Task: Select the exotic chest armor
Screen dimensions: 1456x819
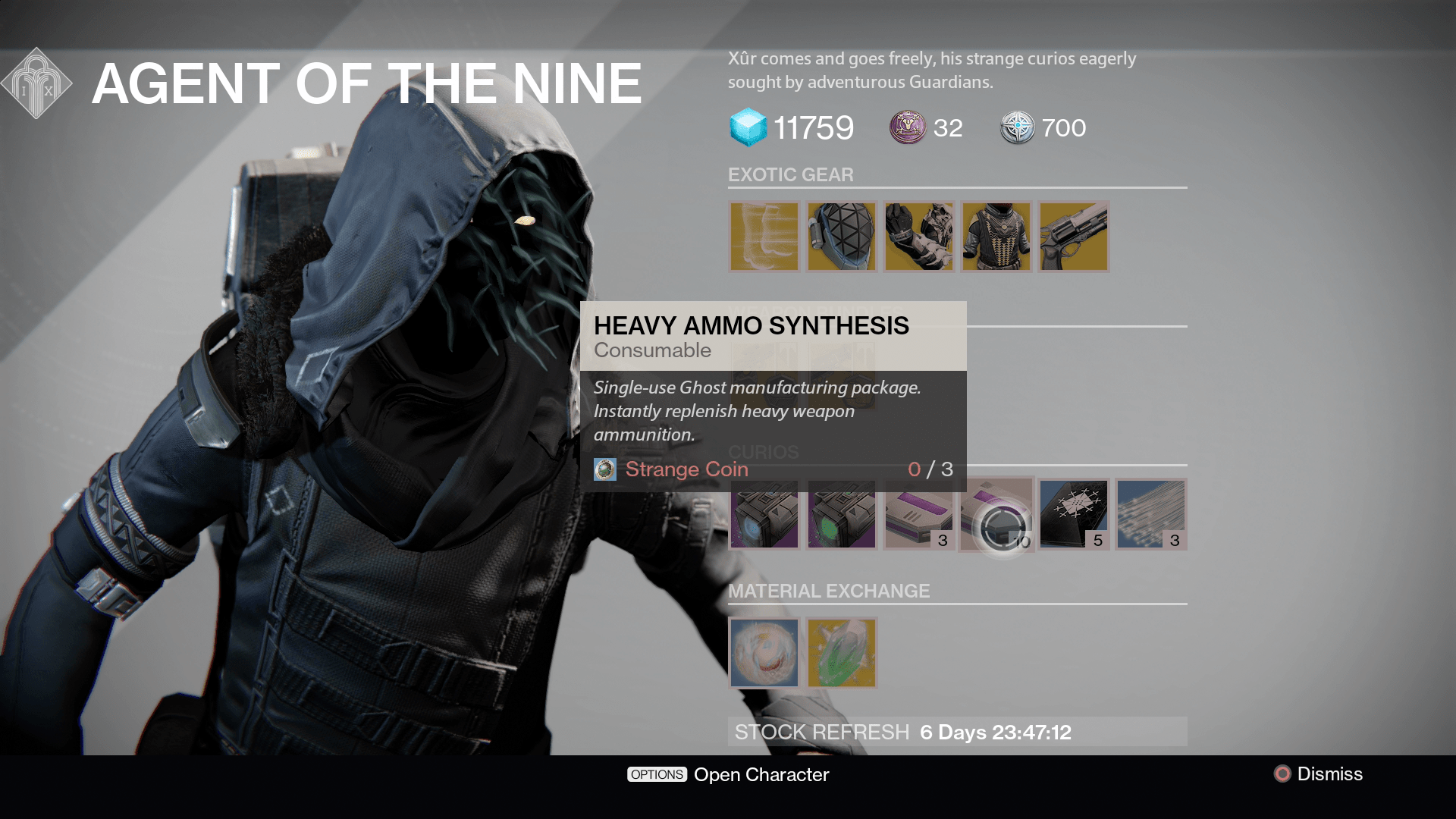Action: click(996, 237)
